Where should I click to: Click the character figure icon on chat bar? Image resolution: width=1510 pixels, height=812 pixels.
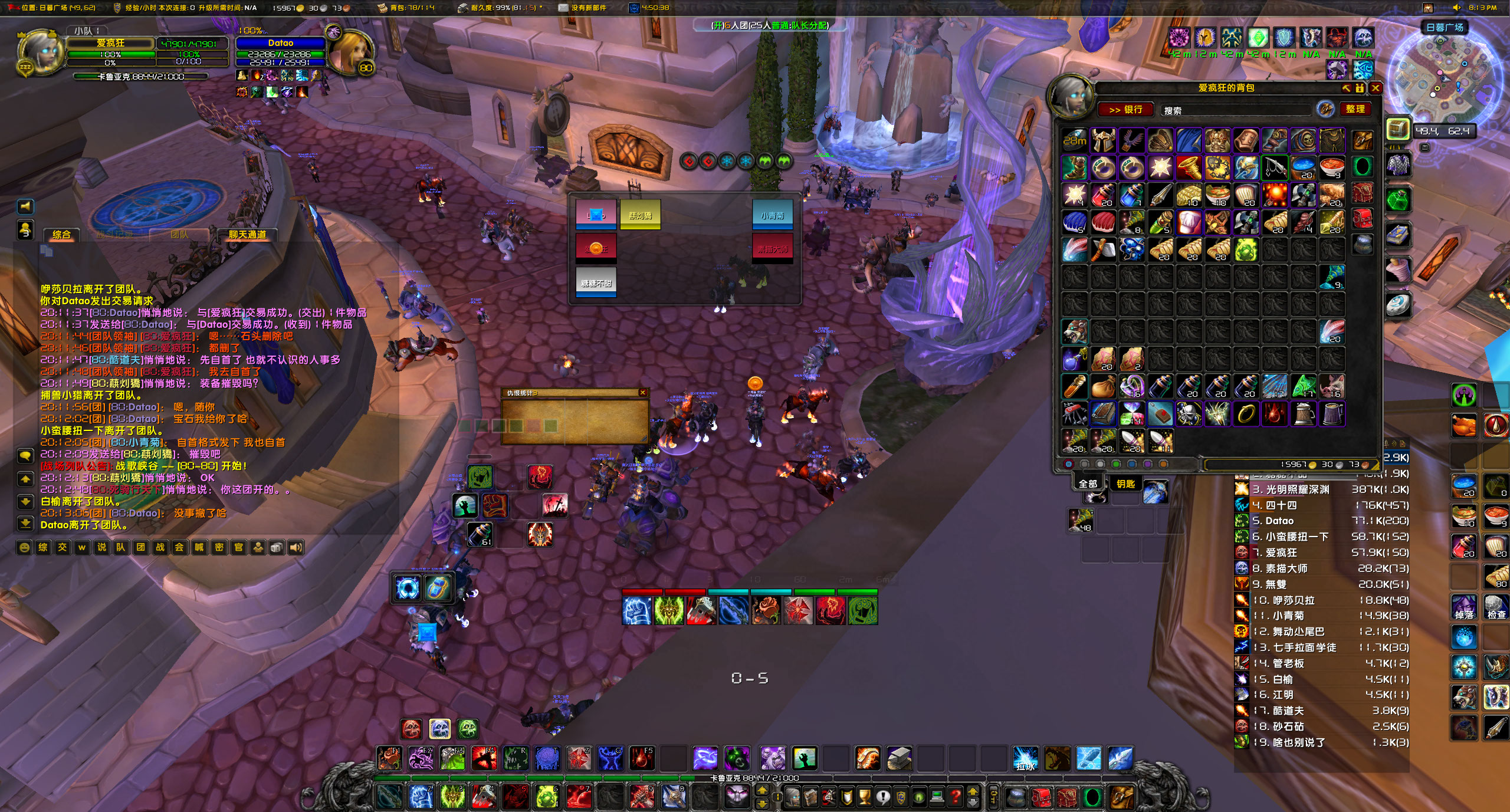coord(258,547)
